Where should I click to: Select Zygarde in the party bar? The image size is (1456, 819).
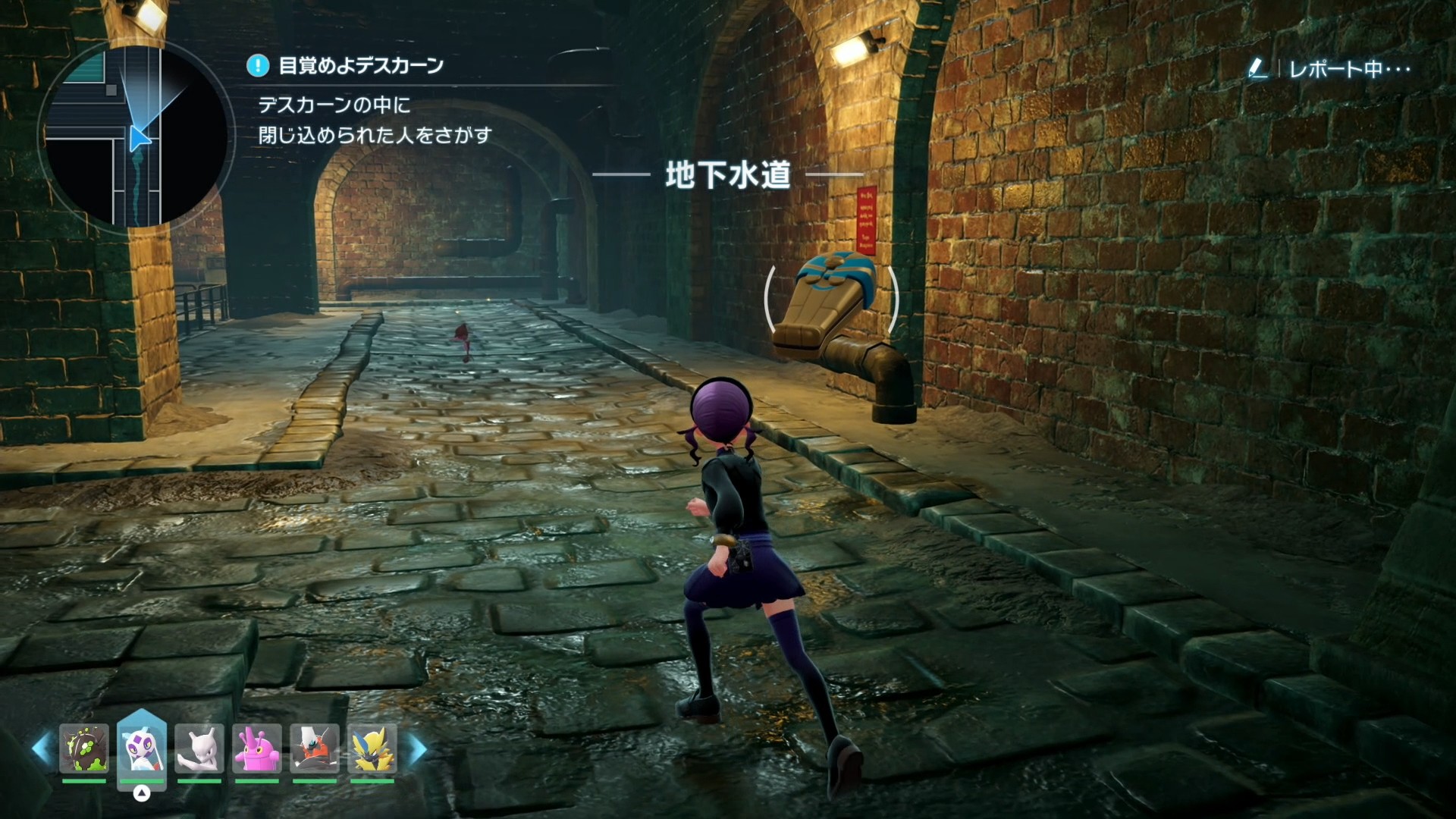tap(84, 749)
